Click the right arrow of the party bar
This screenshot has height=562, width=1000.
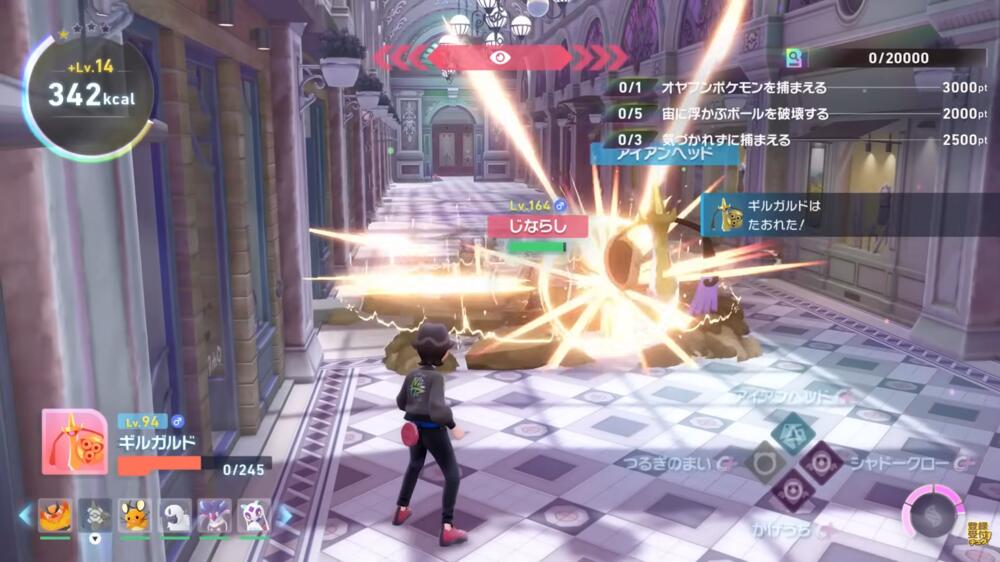[285, 516]
